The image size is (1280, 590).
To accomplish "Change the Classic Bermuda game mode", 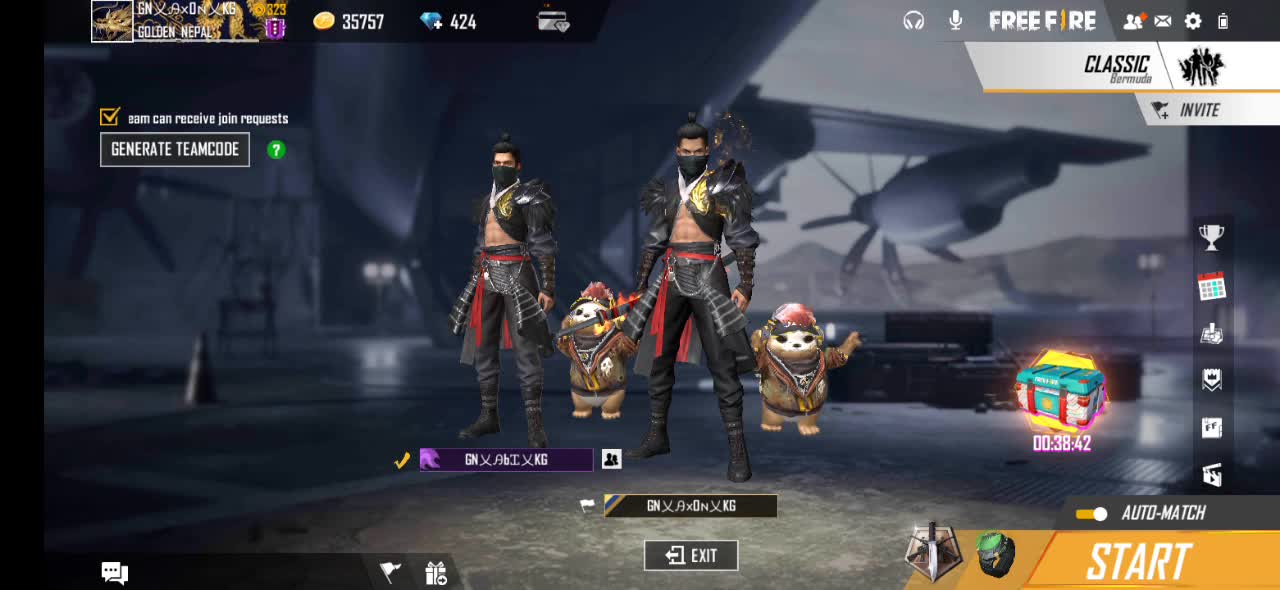I will [1120, 67].
